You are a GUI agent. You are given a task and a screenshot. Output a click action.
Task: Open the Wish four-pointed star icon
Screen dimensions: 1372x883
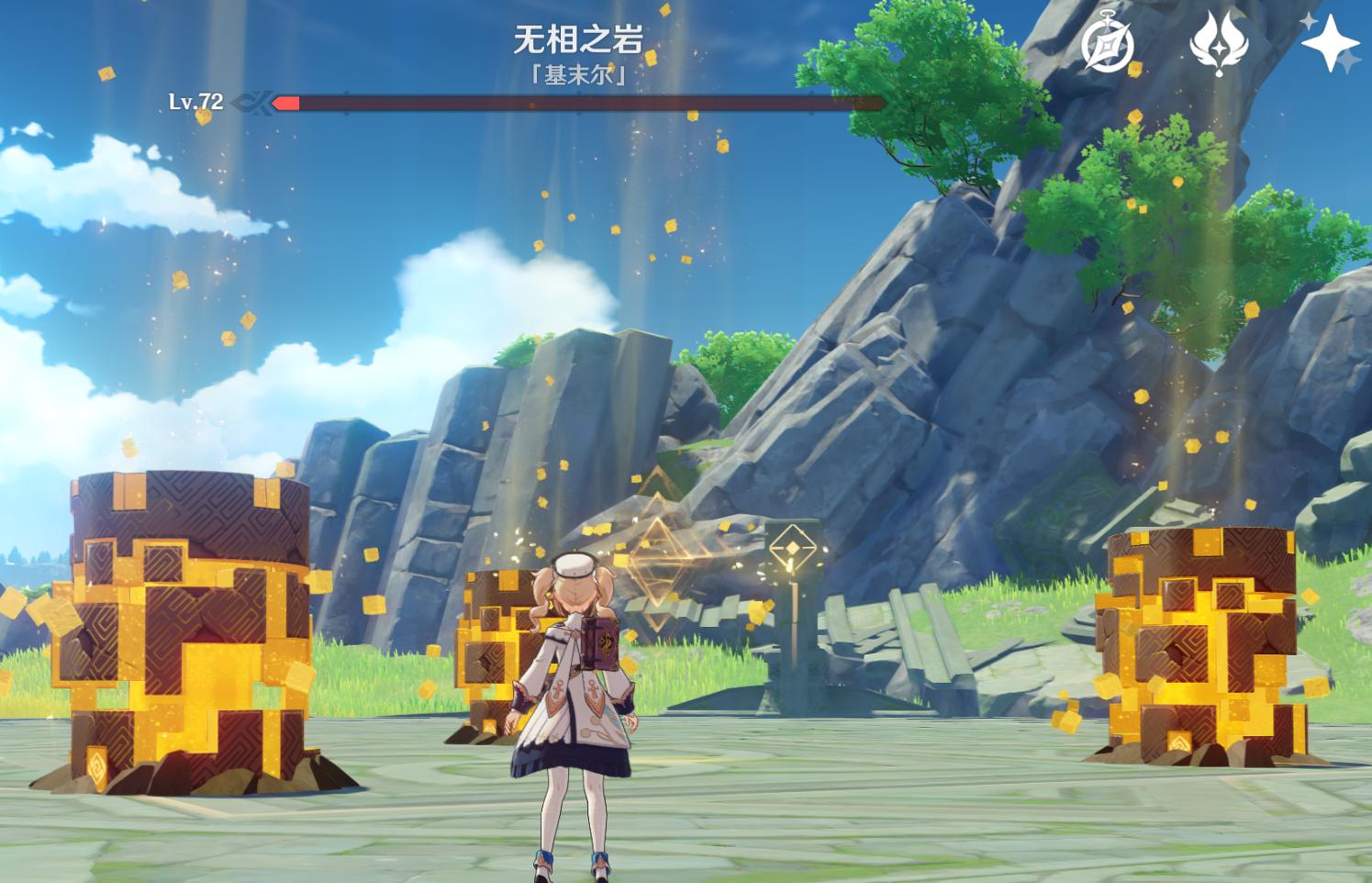point(1330,43)
